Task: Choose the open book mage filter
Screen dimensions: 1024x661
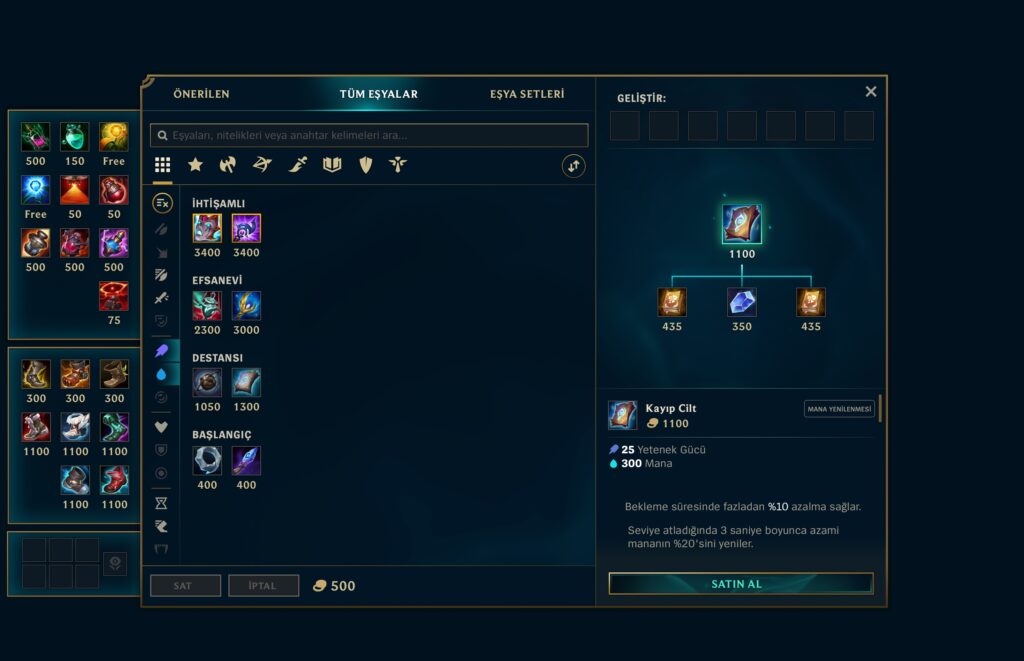Action: coord(332,165)
